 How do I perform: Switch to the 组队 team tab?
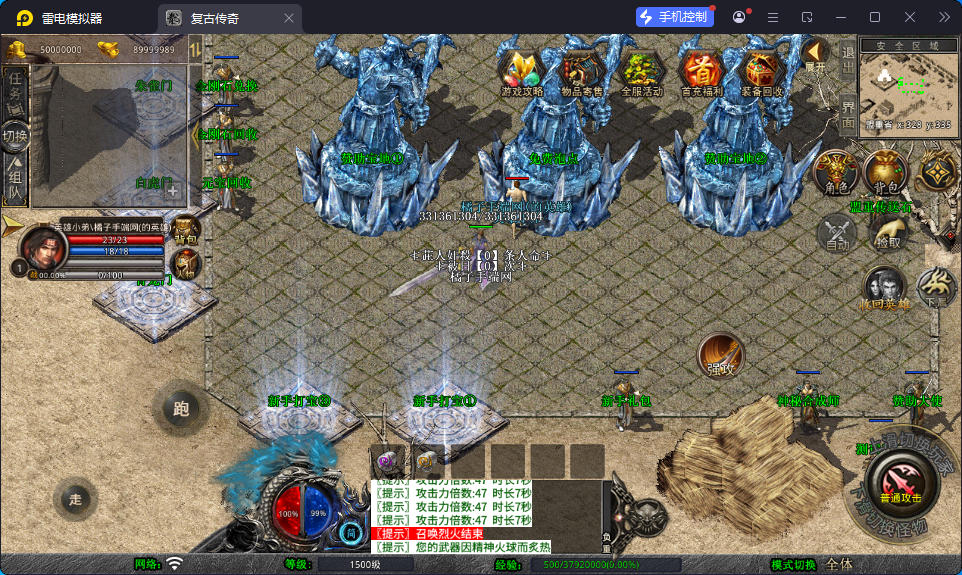coord(15,181)
